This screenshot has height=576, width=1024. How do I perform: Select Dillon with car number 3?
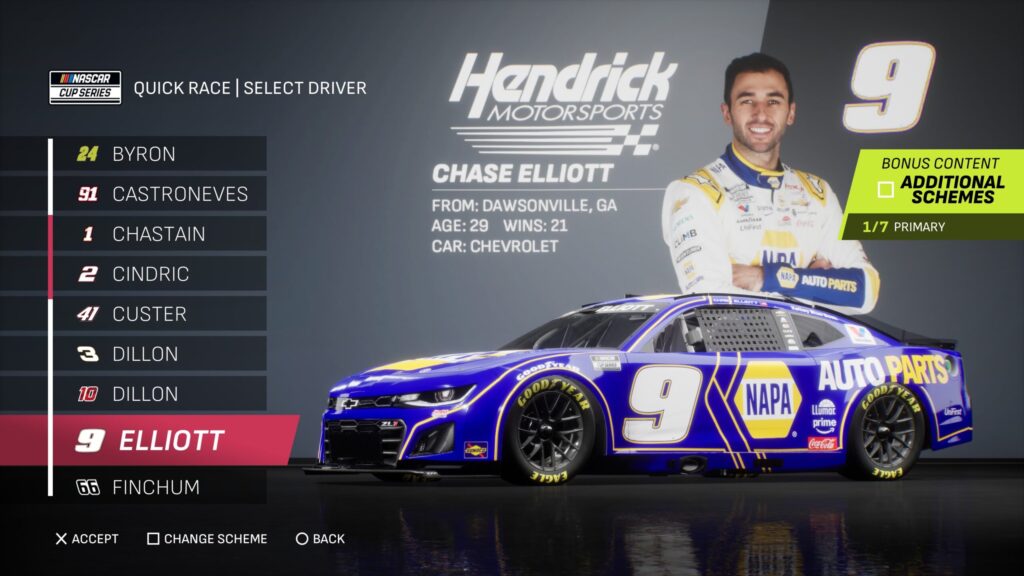(x=158, y=354)
